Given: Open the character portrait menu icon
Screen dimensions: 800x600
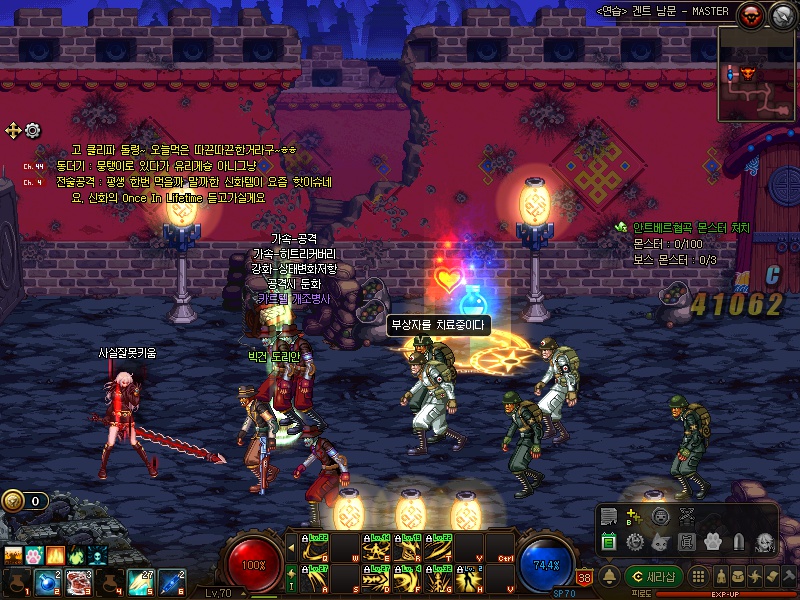Looking at the screenshot, I should (764, 542).
